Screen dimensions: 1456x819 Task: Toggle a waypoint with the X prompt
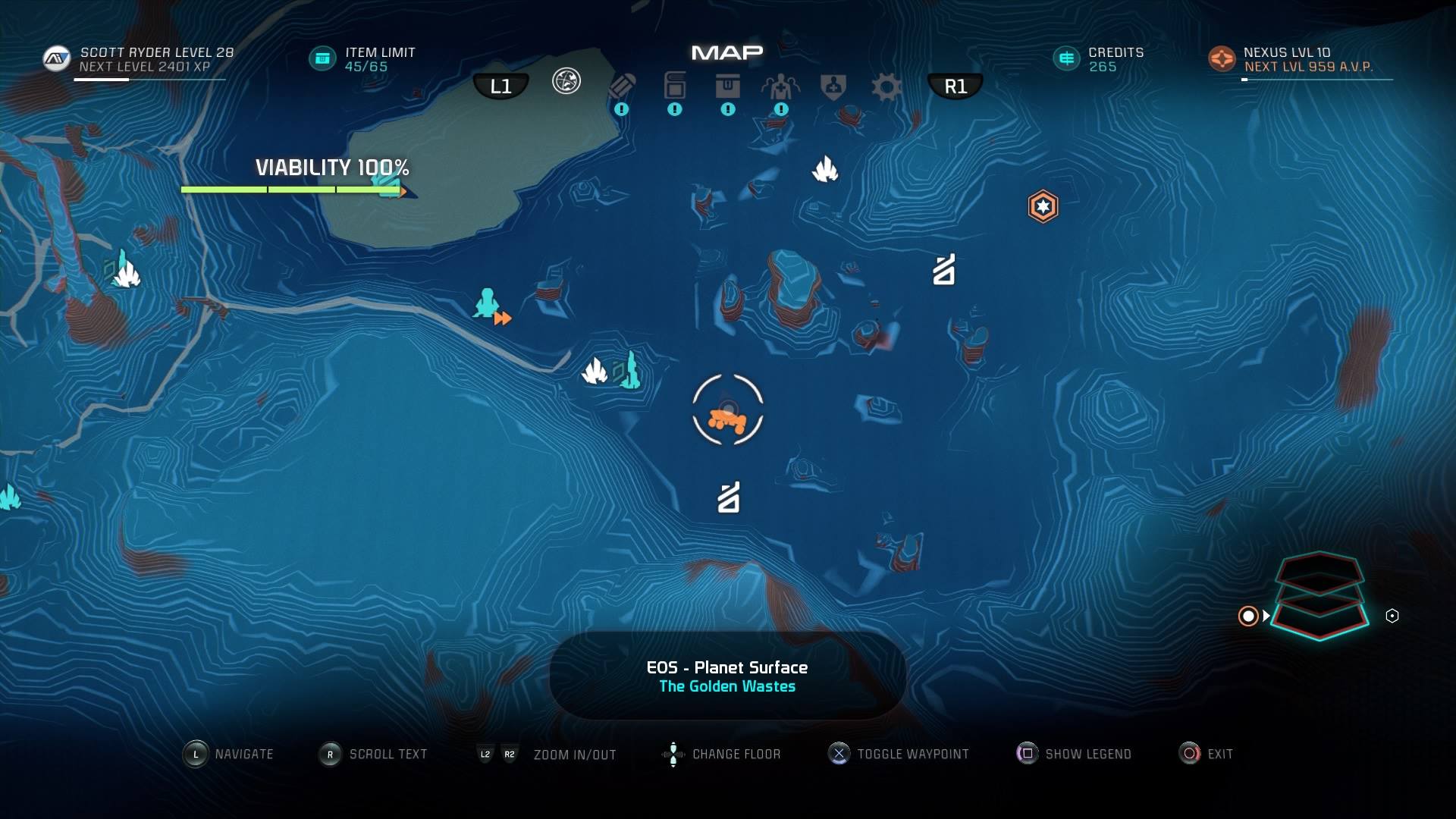pos(838,754)
